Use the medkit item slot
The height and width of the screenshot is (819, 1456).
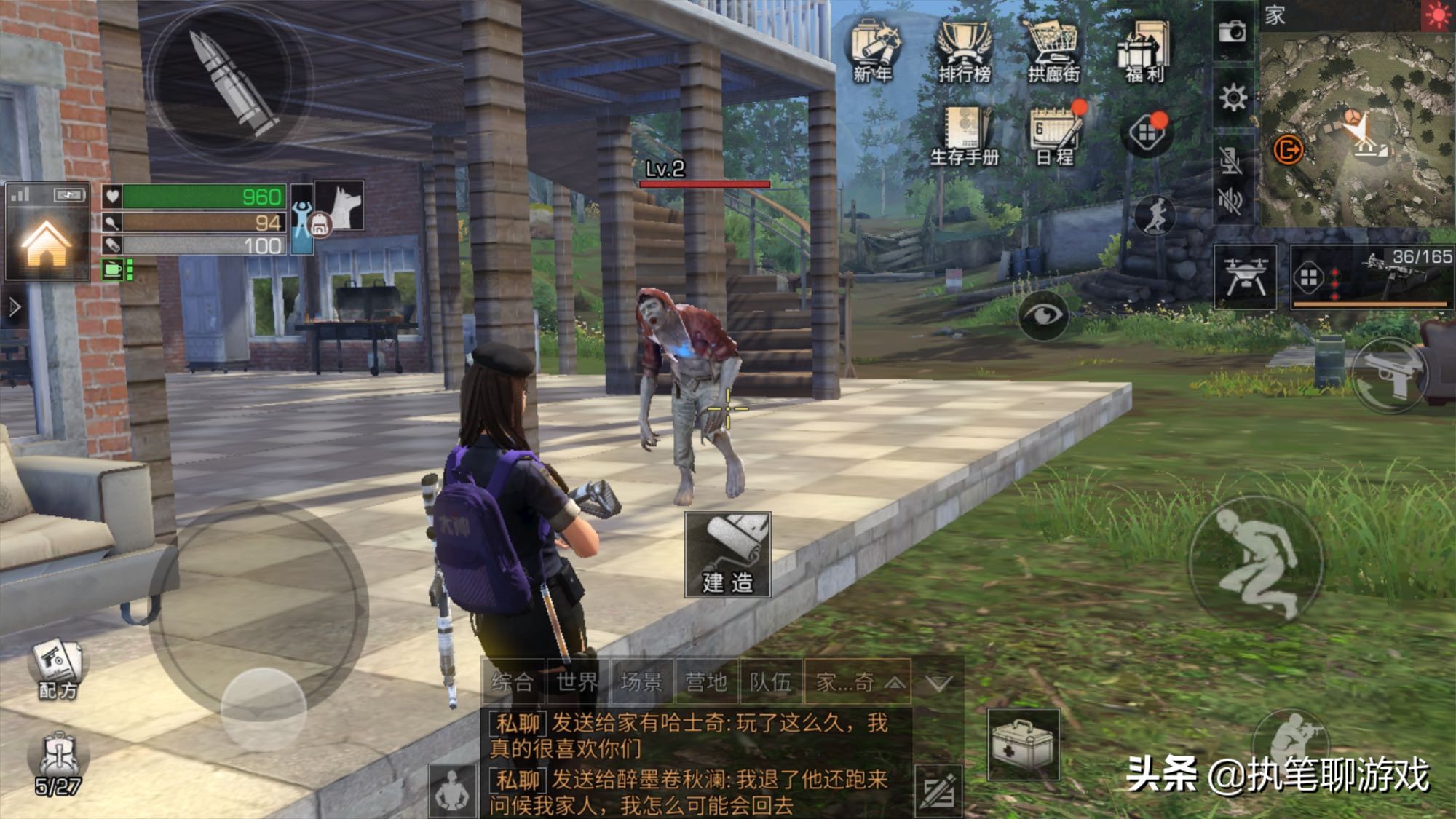click(x=1023, y=745)
